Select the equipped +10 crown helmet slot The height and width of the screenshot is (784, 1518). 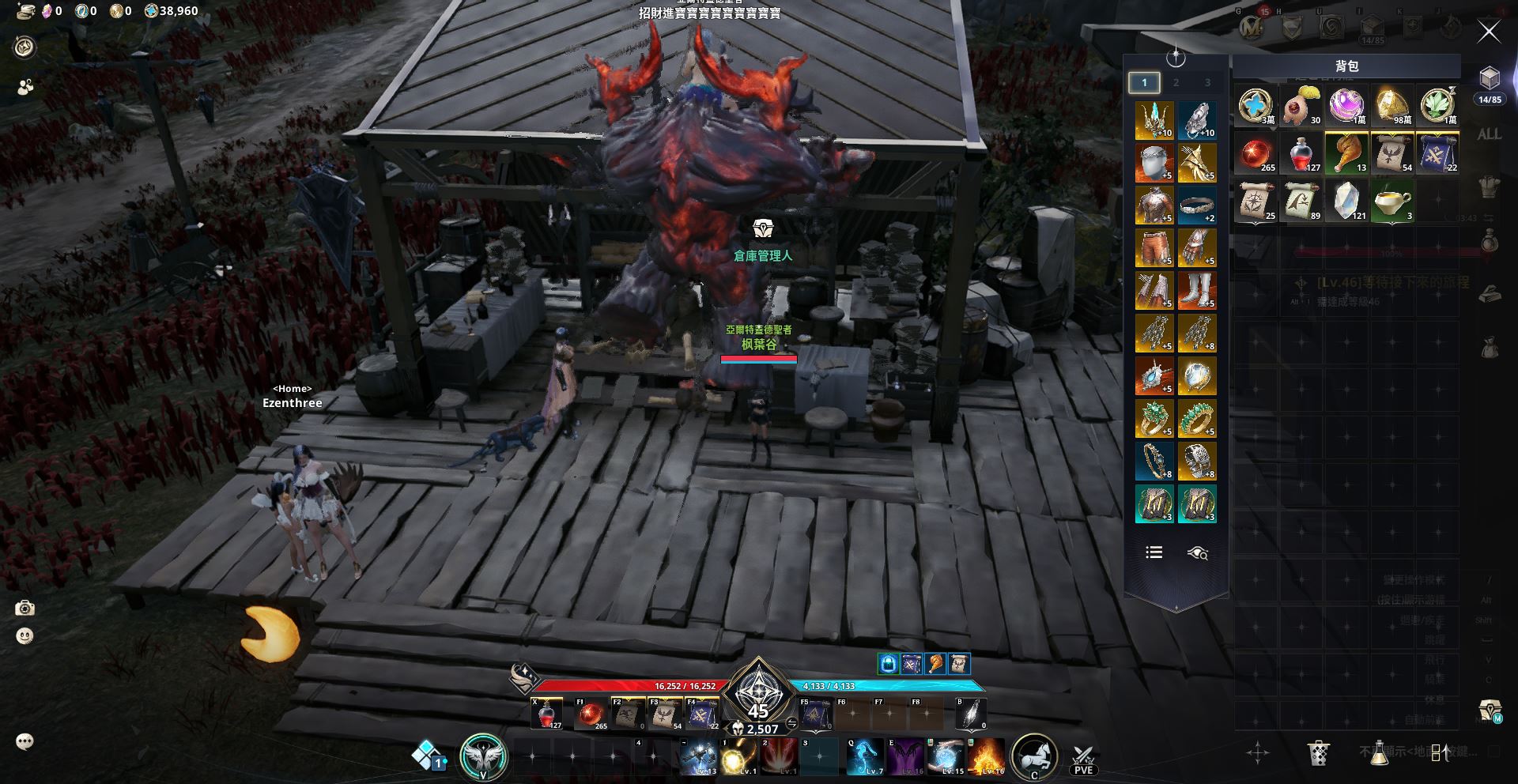[1154, 120]
